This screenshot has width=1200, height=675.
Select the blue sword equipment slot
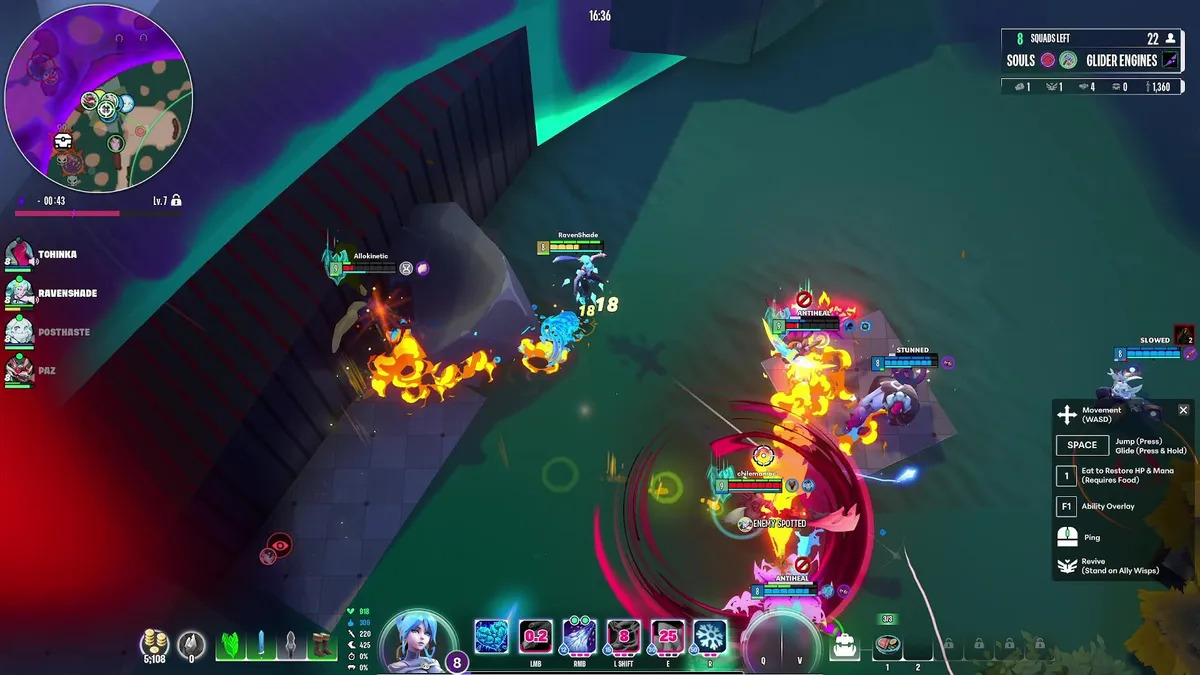pos(261,645)
